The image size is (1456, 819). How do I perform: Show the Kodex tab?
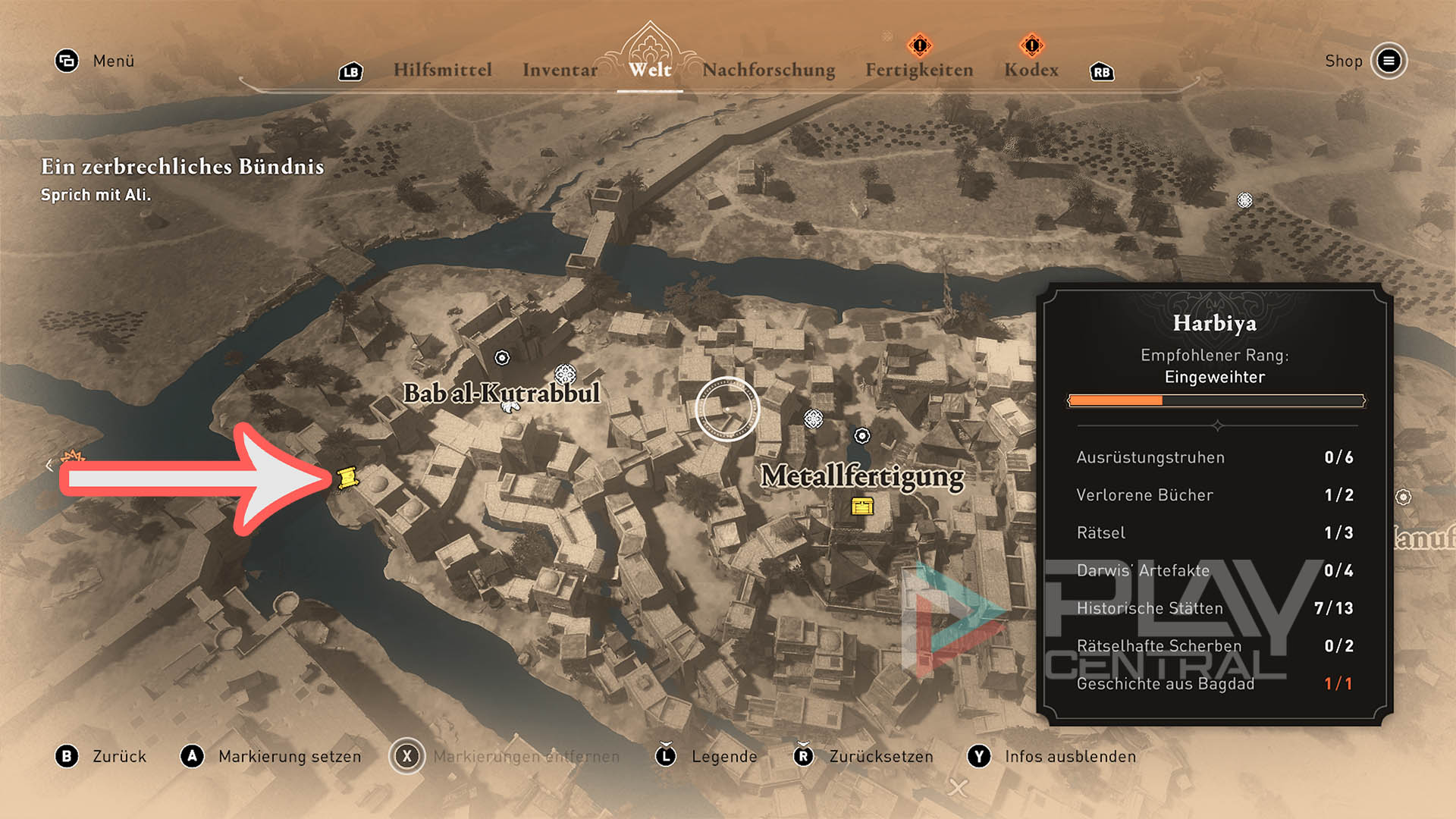pos(1031,70)
